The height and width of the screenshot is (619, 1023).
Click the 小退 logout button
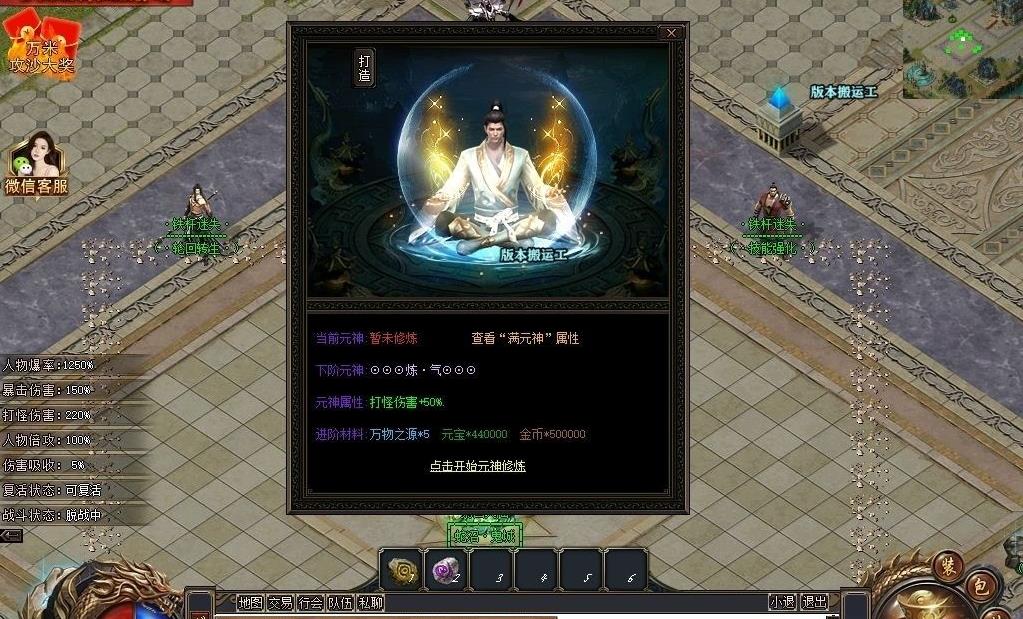click(x=782, y=602)
